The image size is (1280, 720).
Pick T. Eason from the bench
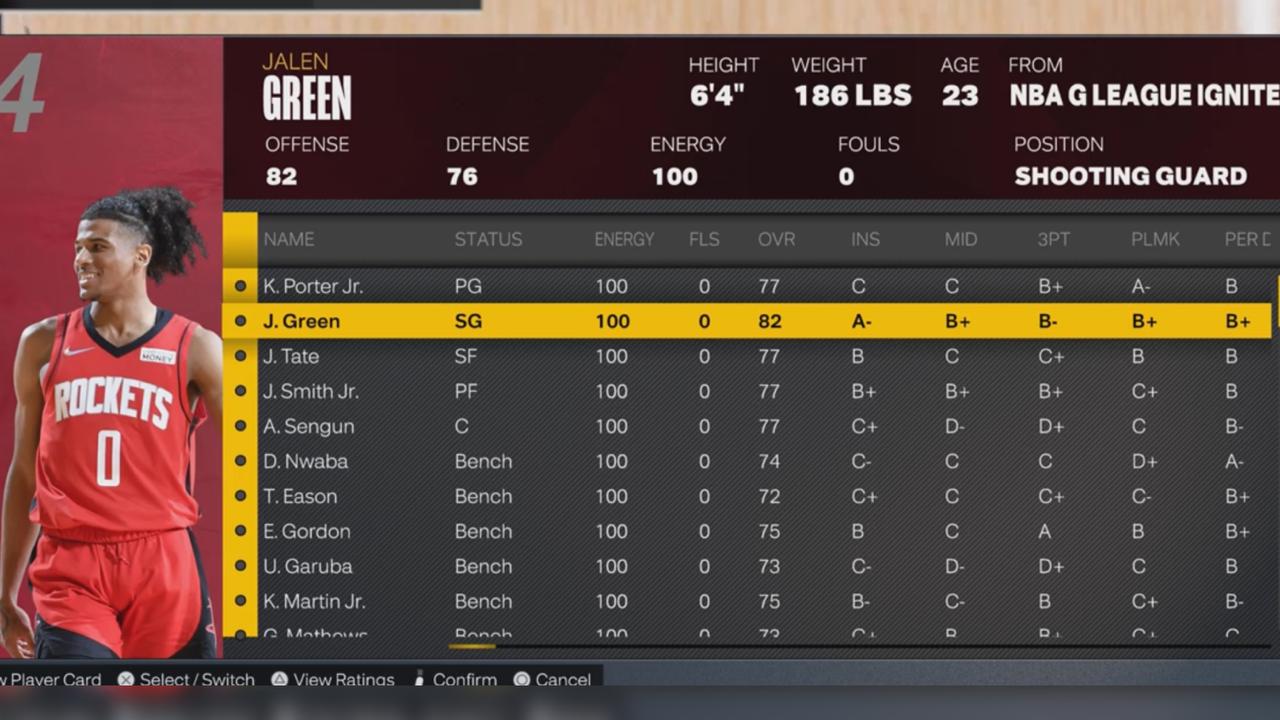tap(300, 496)
